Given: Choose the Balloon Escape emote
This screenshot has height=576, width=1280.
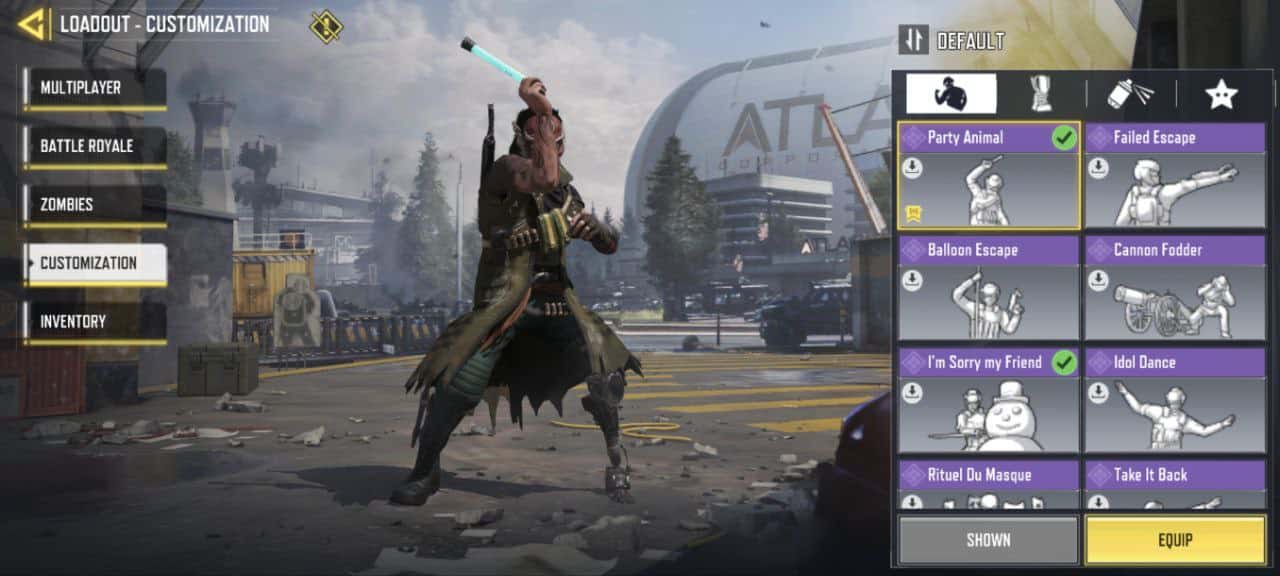Looking at the screenshot, I should [988, 288].
